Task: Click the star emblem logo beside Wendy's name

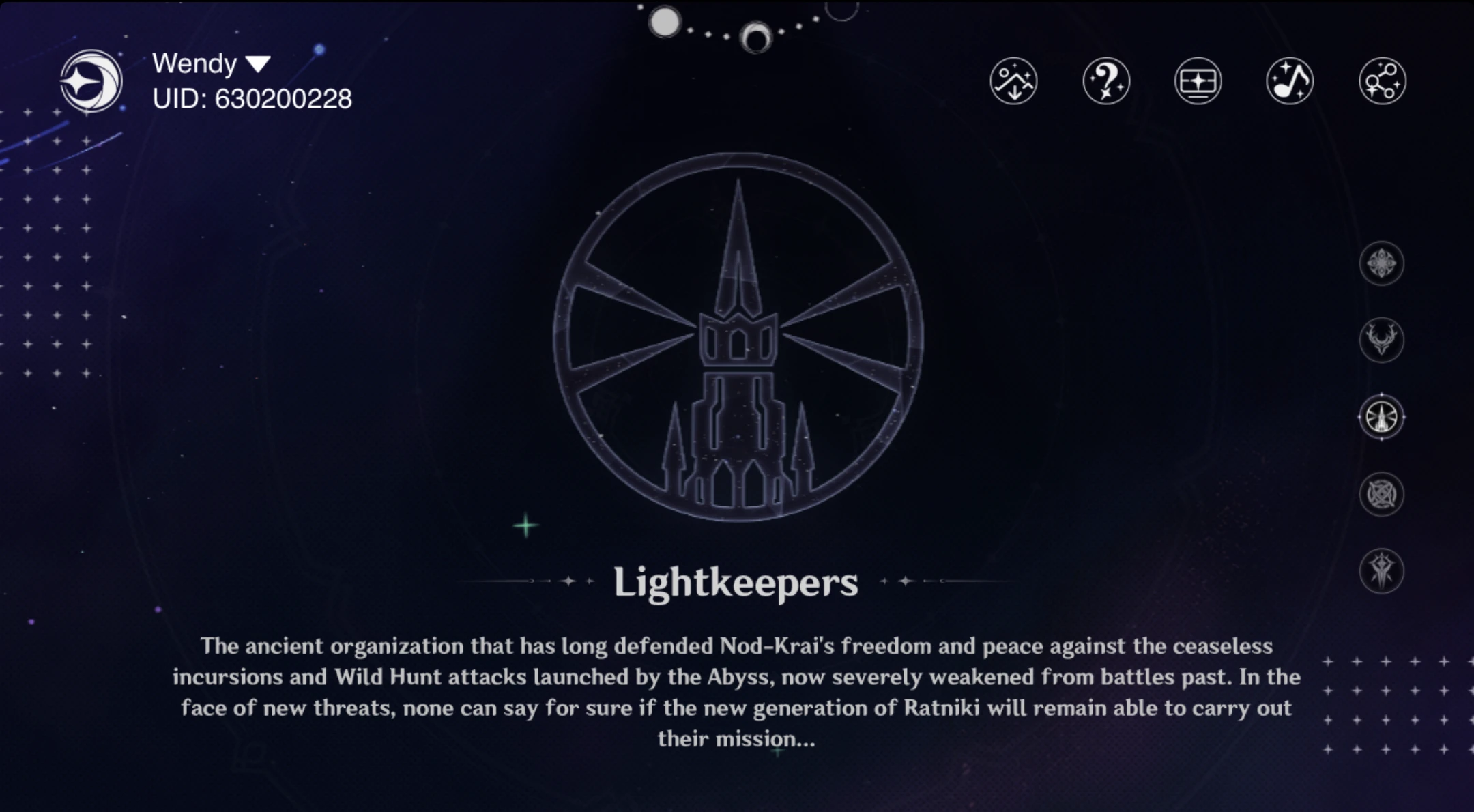Action: click(92, 81)
